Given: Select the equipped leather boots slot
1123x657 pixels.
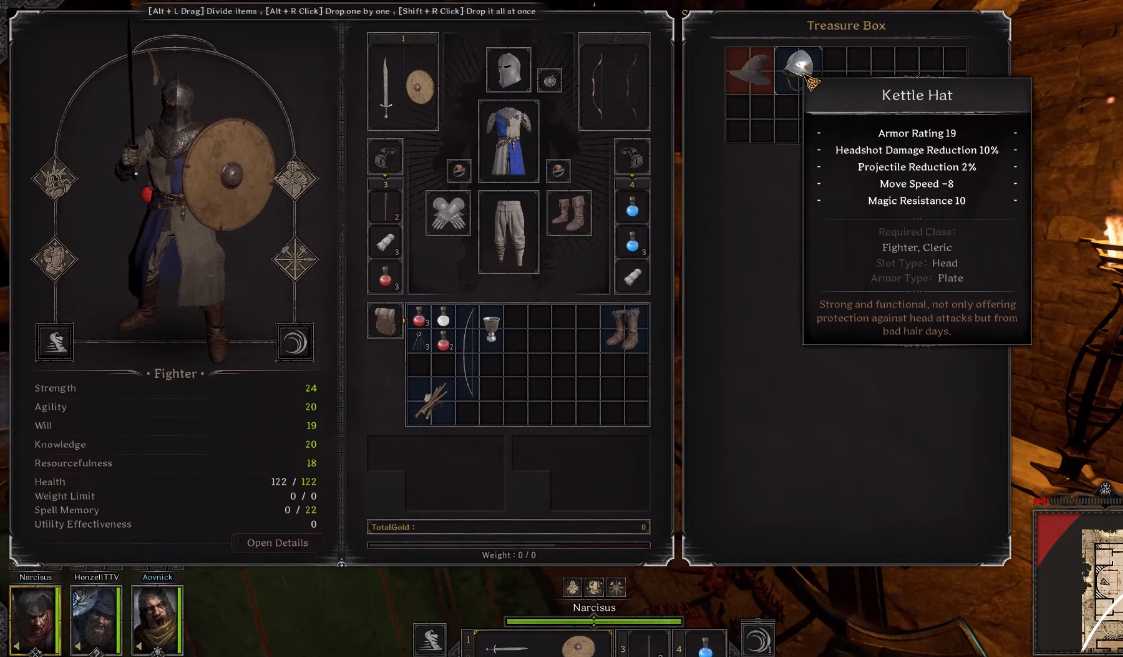Looking at the screenshot, I should [x=568, y=213].
